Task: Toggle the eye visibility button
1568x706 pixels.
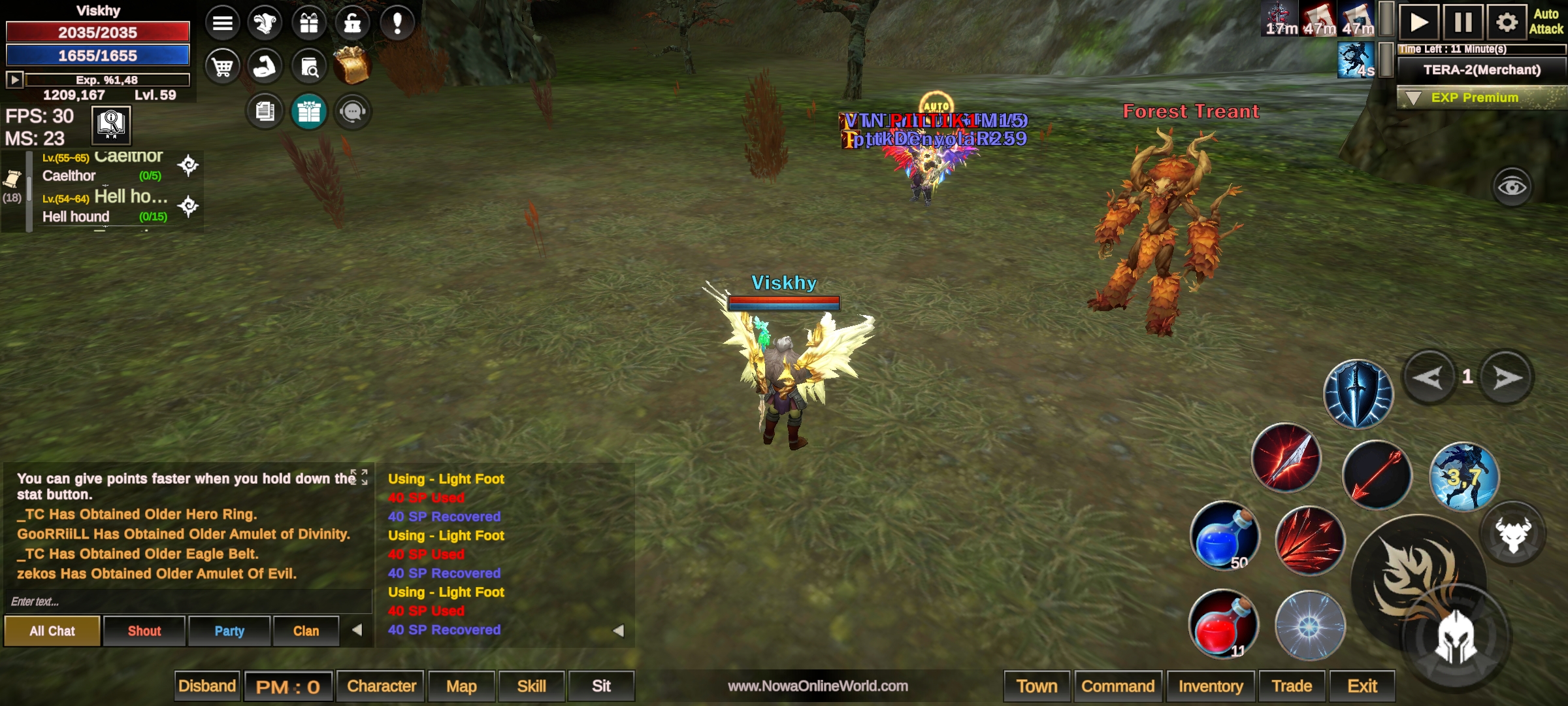Action: [x=1511, y=187]
